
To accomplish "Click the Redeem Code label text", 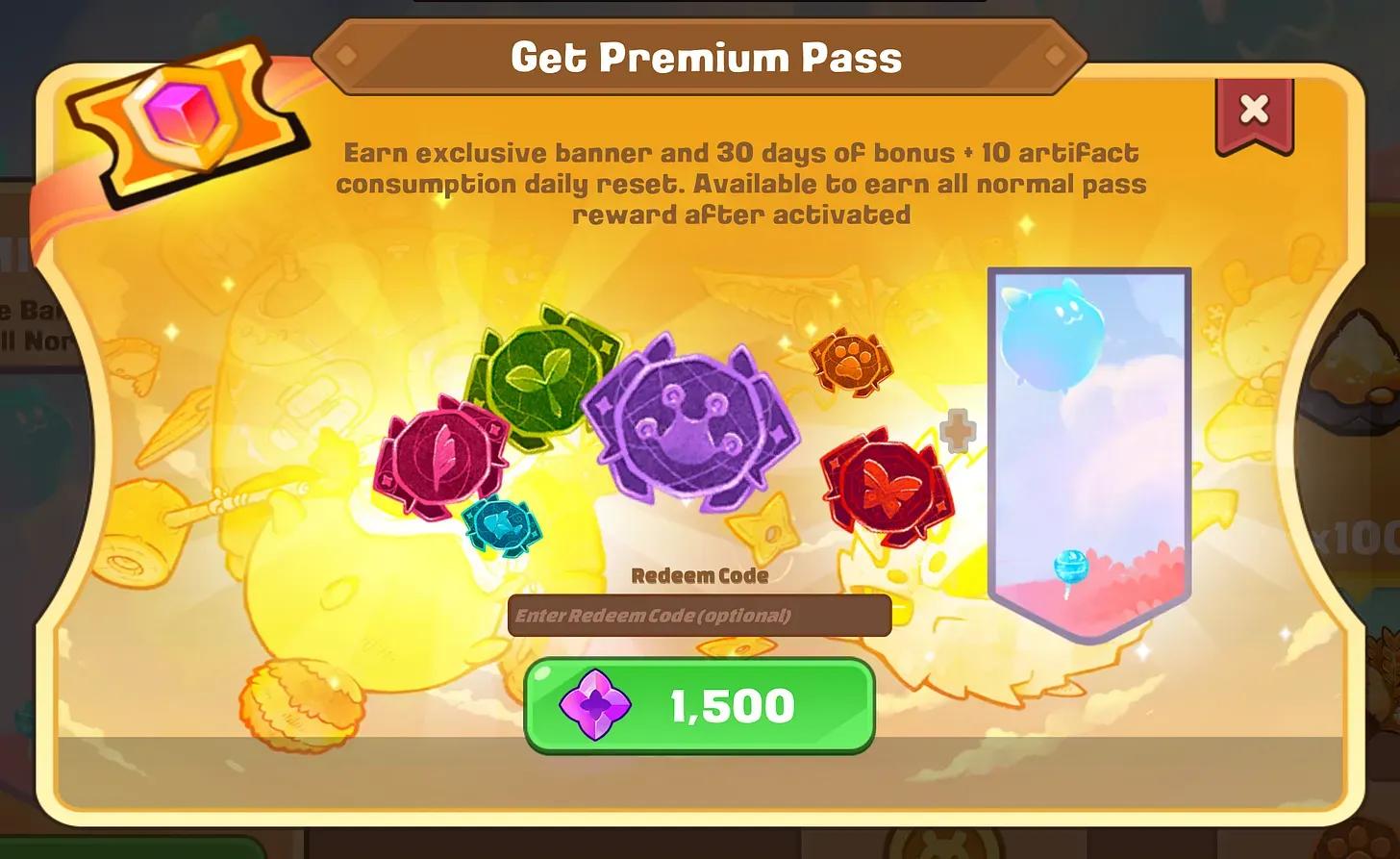I will pyautogui.click(x=700, y=574).
